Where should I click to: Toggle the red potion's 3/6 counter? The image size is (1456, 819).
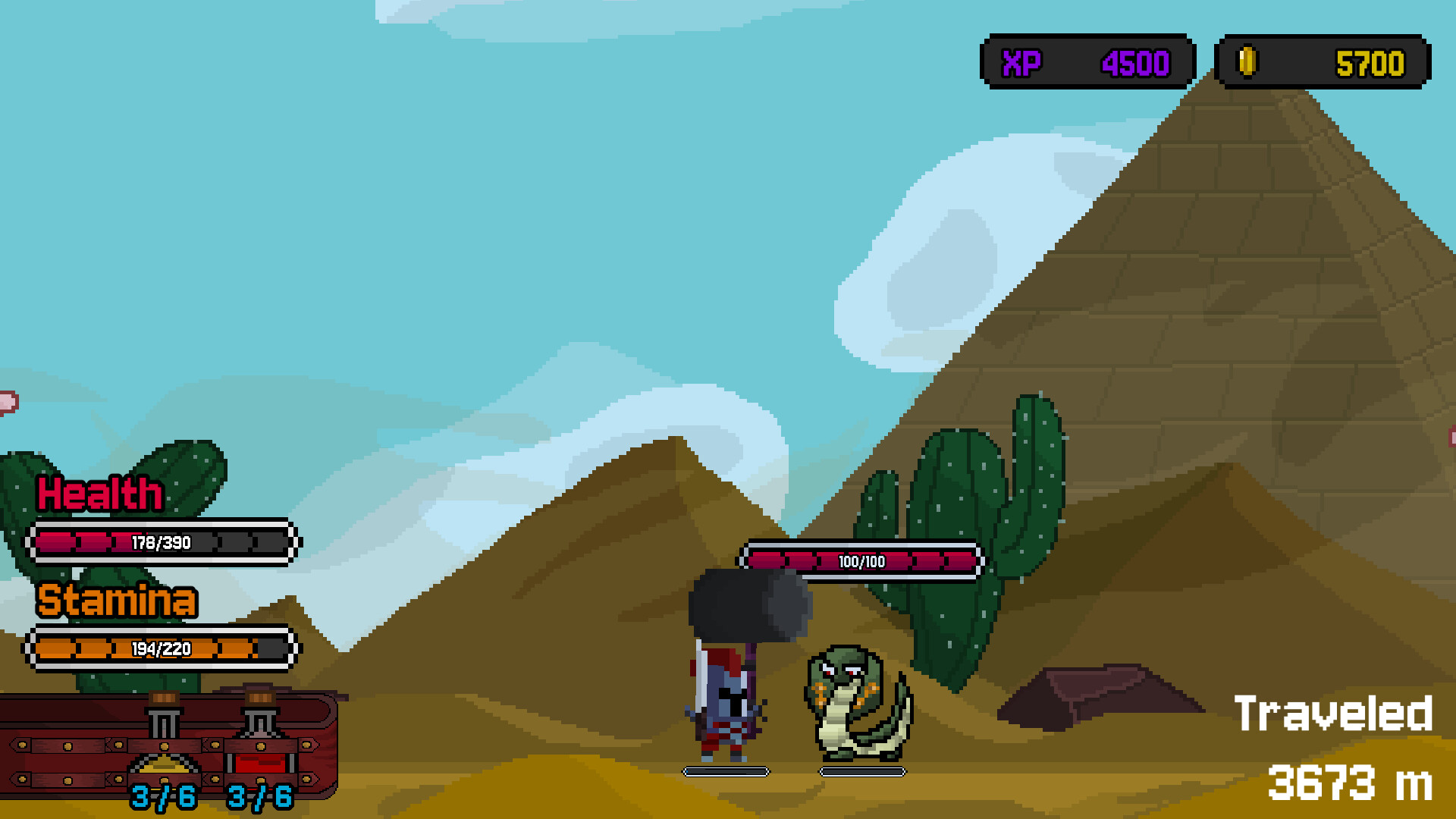262,796
